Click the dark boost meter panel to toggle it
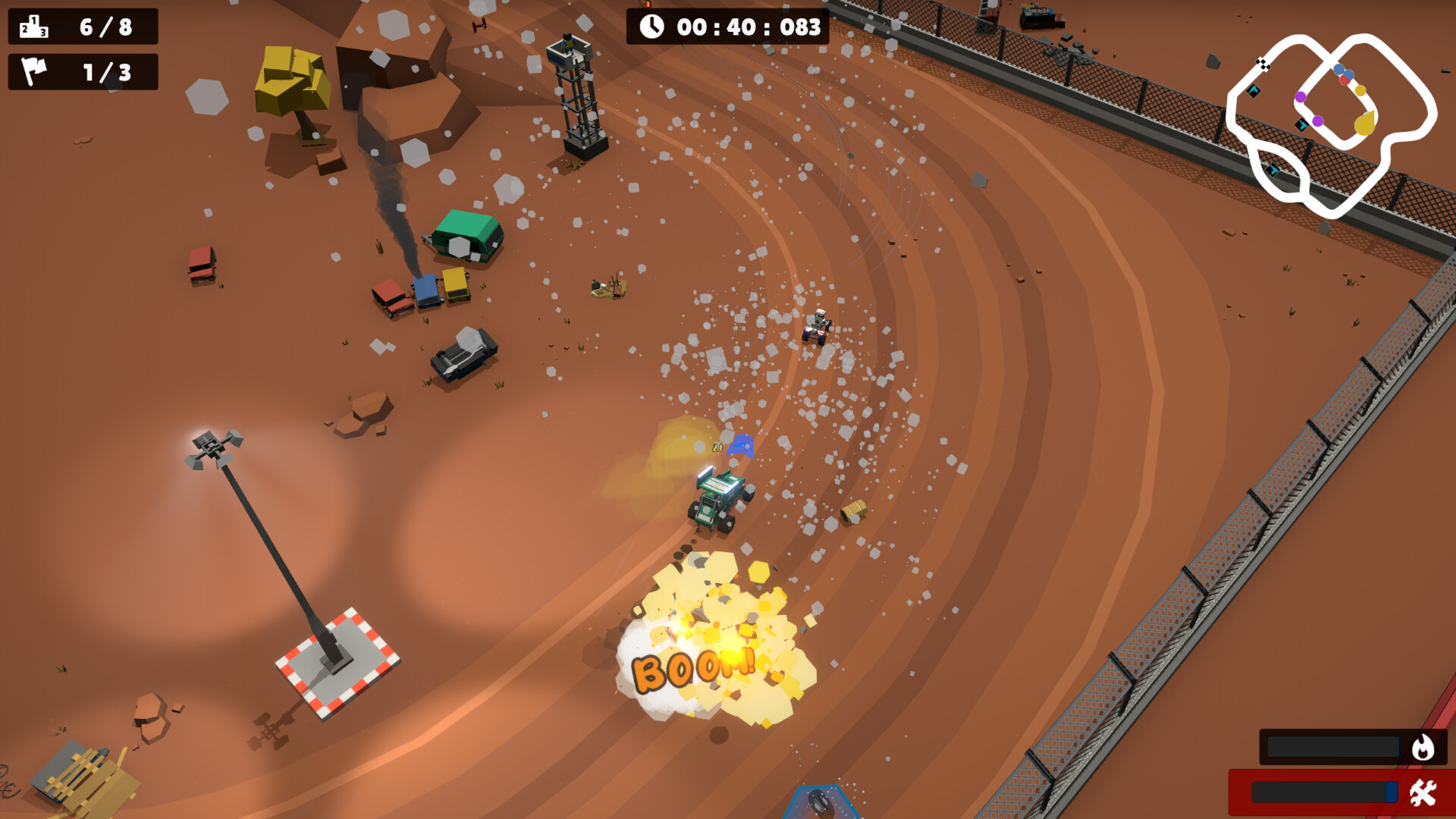The width and height of the screenshot is (1456, 819). 1332,745
